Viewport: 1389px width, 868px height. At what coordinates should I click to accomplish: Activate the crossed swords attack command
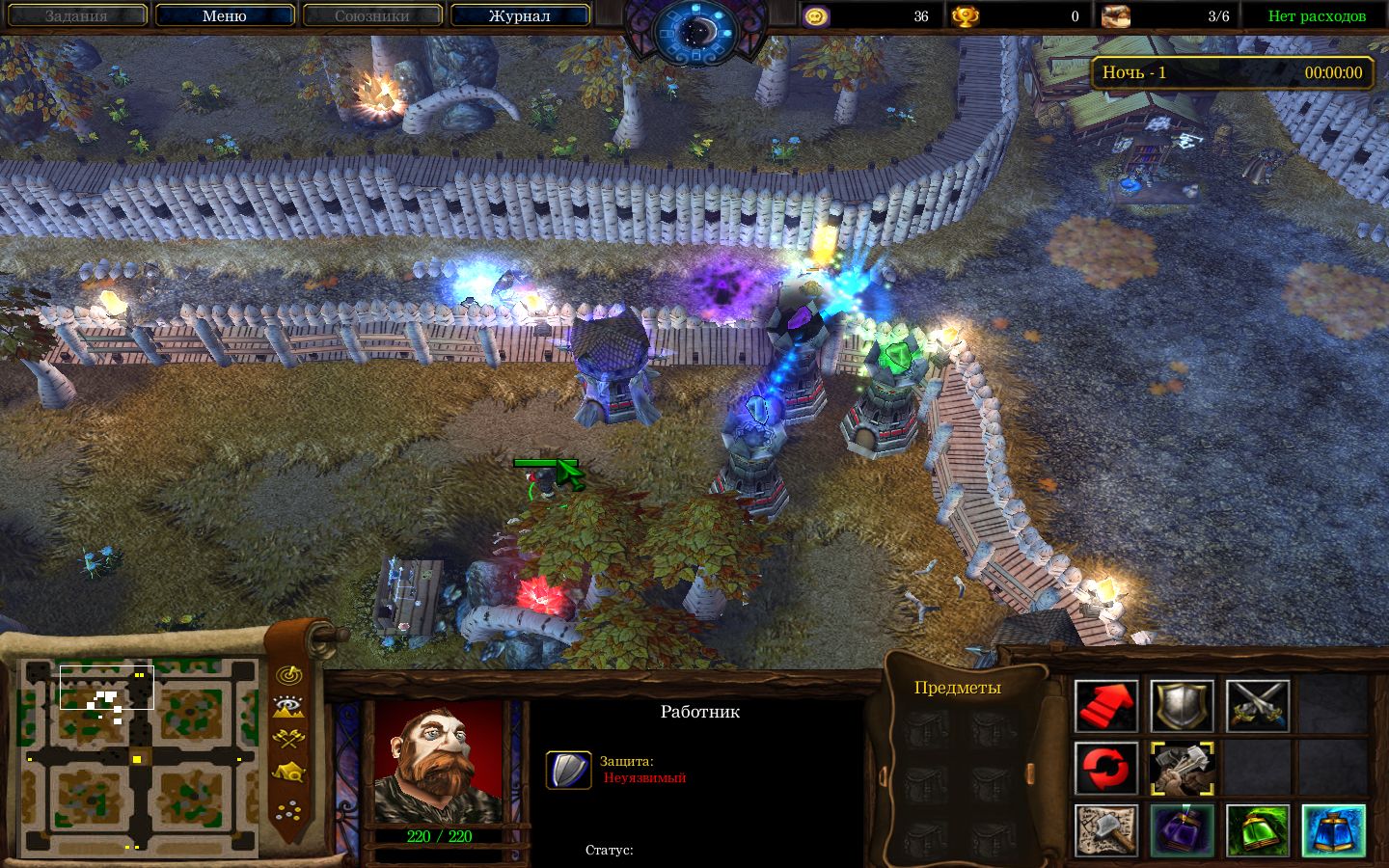[x=1258, y=706]
